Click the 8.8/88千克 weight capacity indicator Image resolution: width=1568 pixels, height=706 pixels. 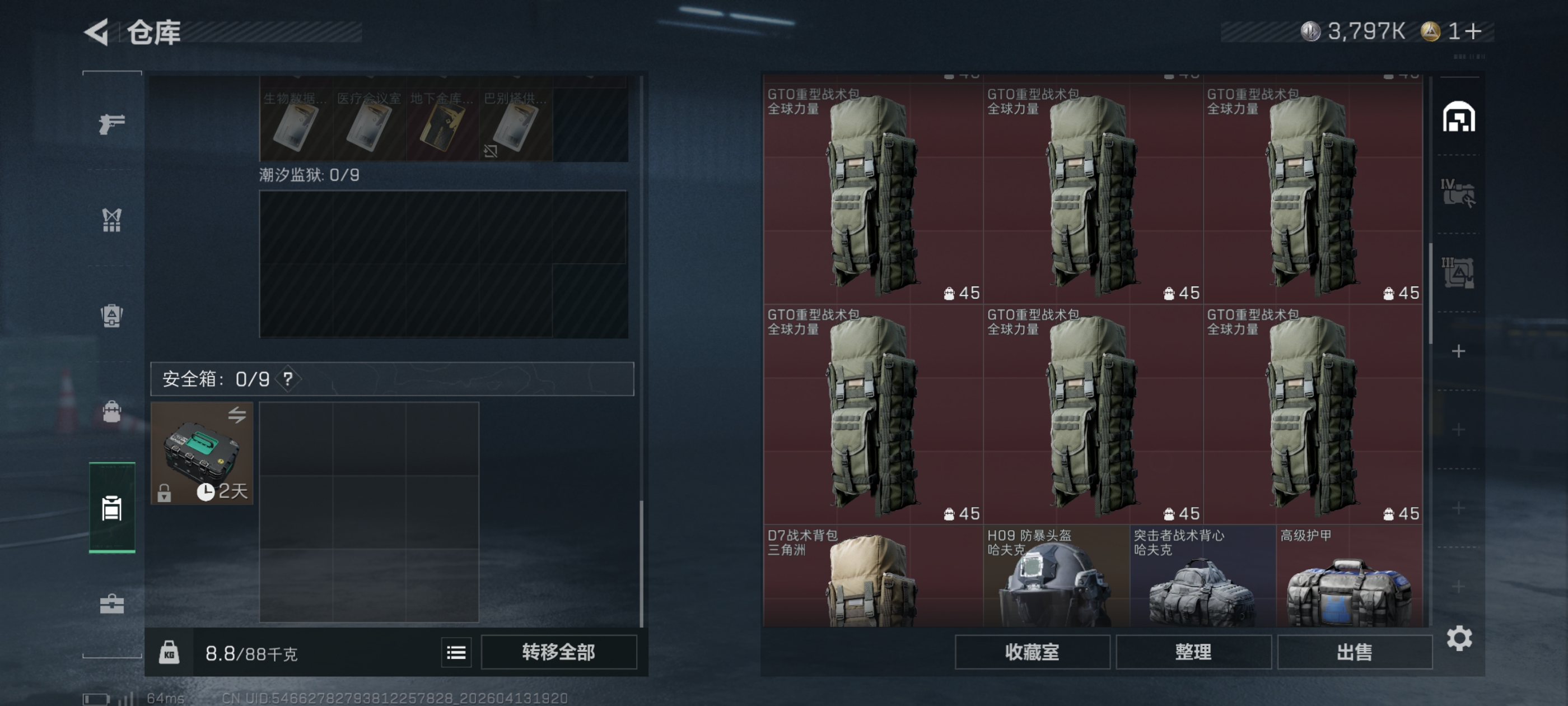point(250,652)
